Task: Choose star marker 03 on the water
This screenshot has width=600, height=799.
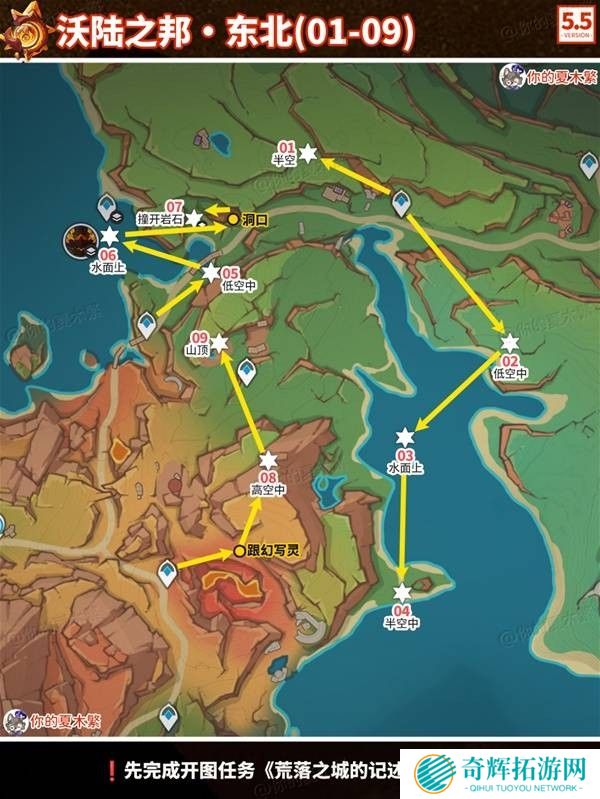Action: [405, 437]
